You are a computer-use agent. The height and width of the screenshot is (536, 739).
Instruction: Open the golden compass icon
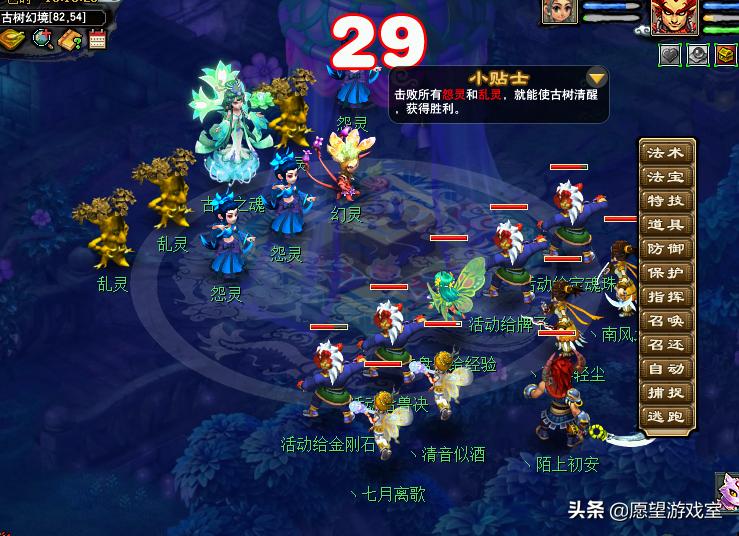click(x=13, y=39)
